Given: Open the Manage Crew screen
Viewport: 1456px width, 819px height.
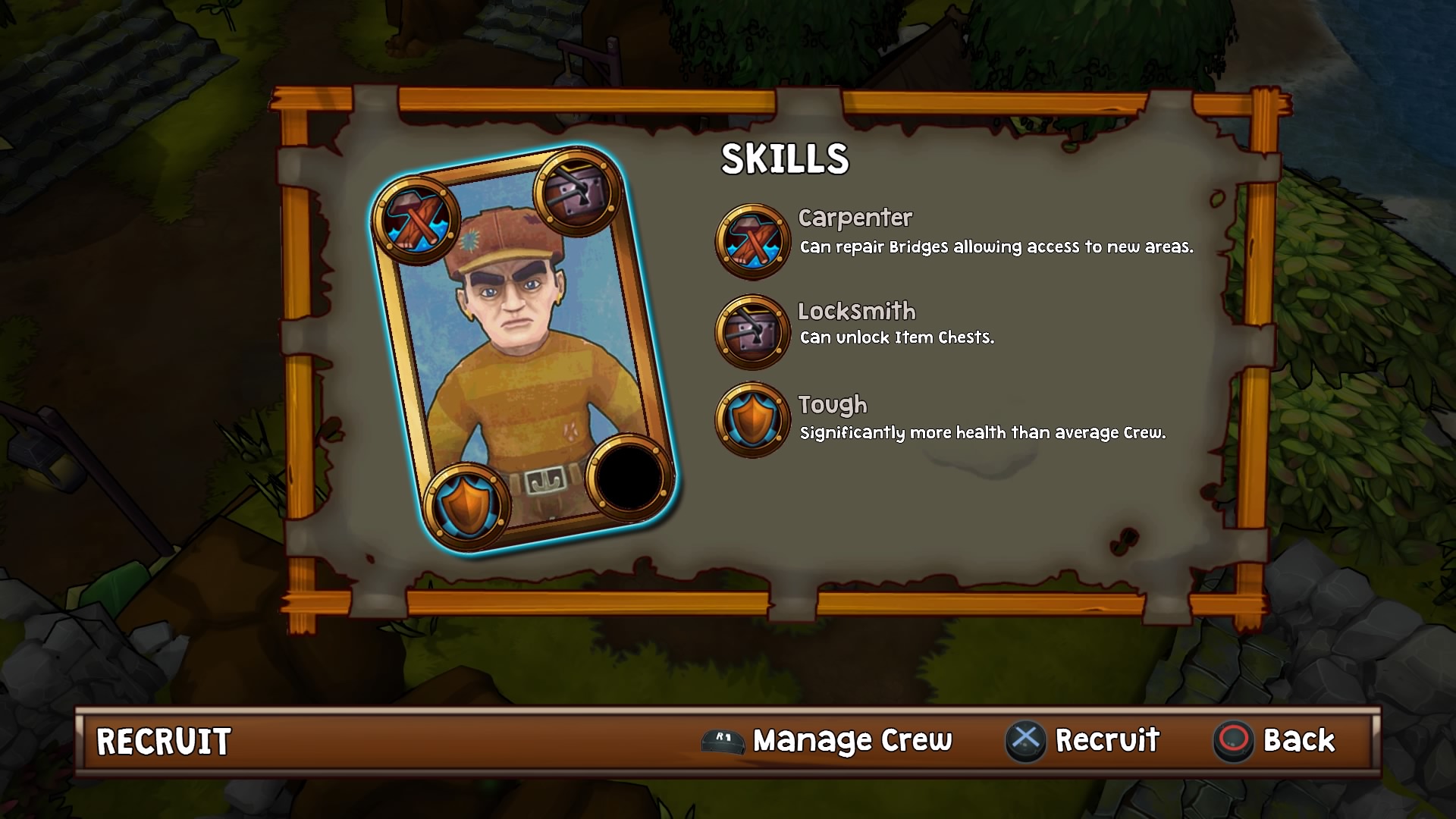Looking at the screenshot, I should (851, 740).
